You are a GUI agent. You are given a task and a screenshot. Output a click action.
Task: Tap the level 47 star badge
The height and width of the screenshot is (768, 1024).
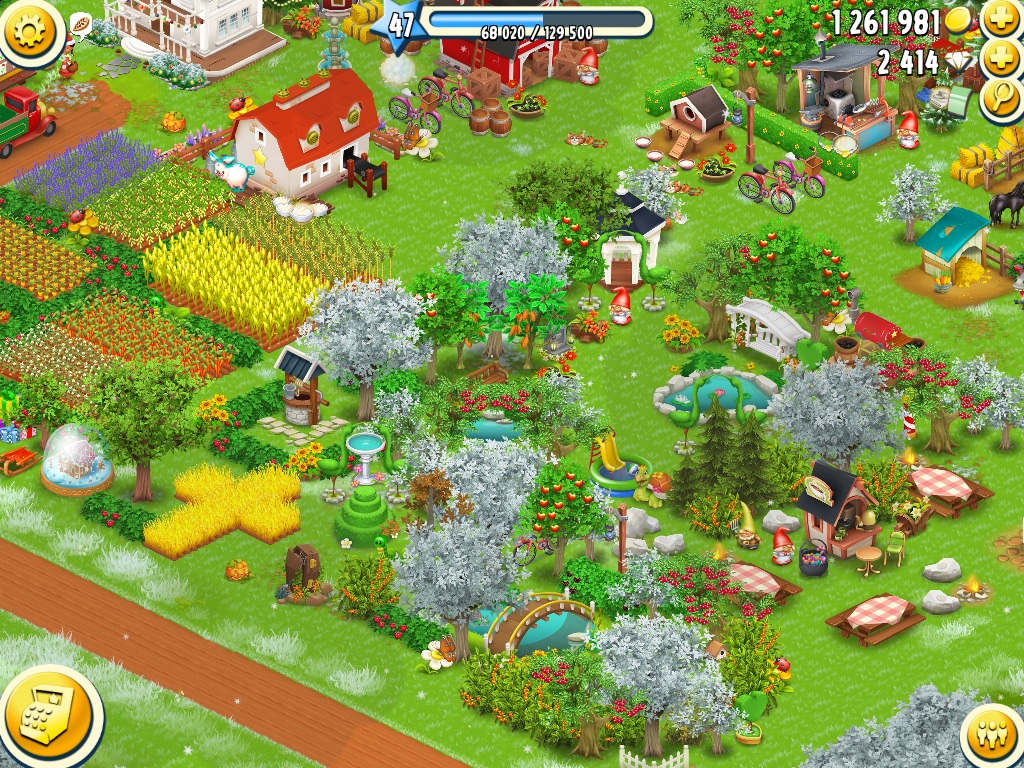click(x=400, y=24)
